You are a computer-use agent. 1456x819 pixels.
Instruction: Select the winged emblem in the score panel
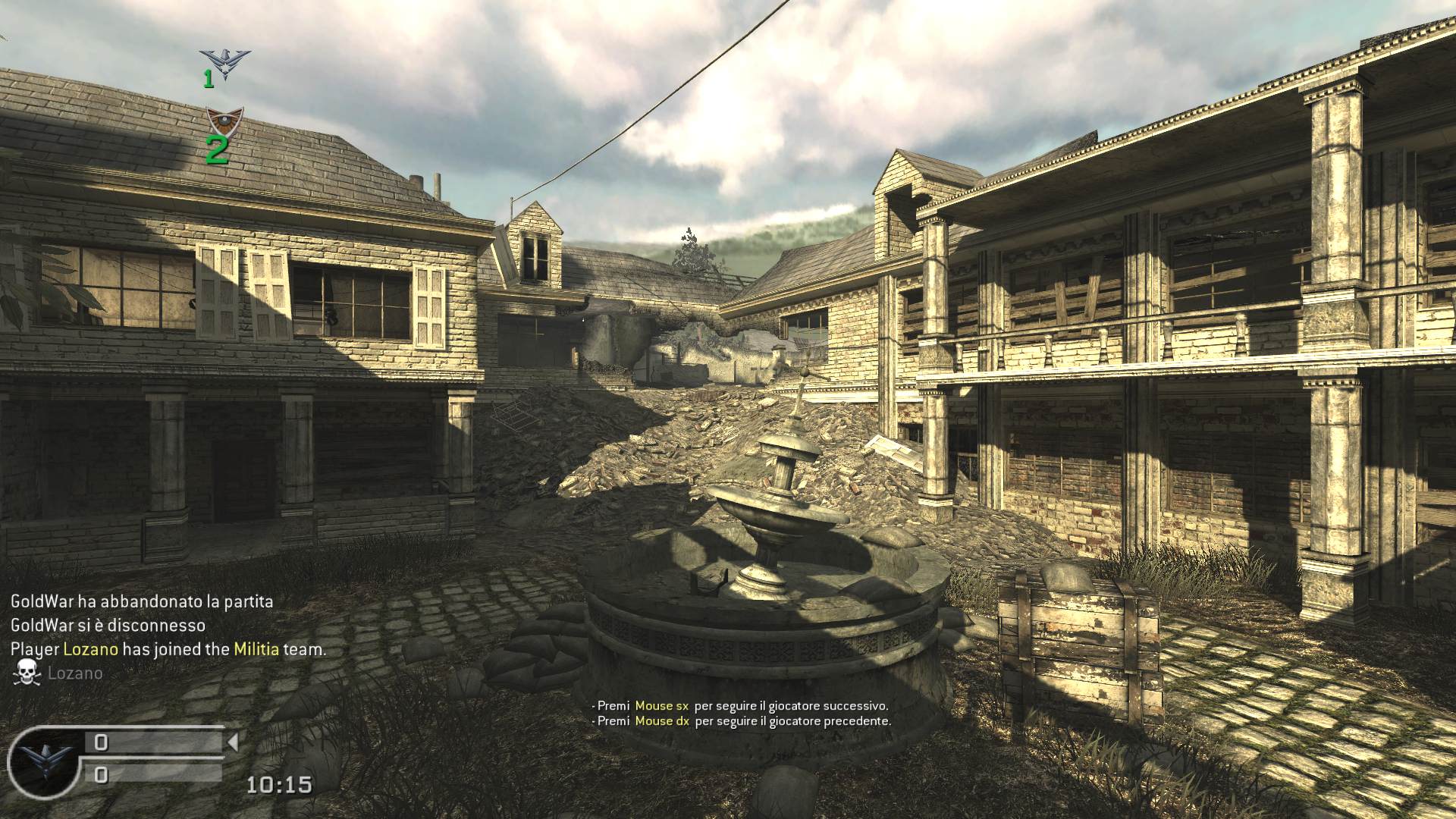41,761
